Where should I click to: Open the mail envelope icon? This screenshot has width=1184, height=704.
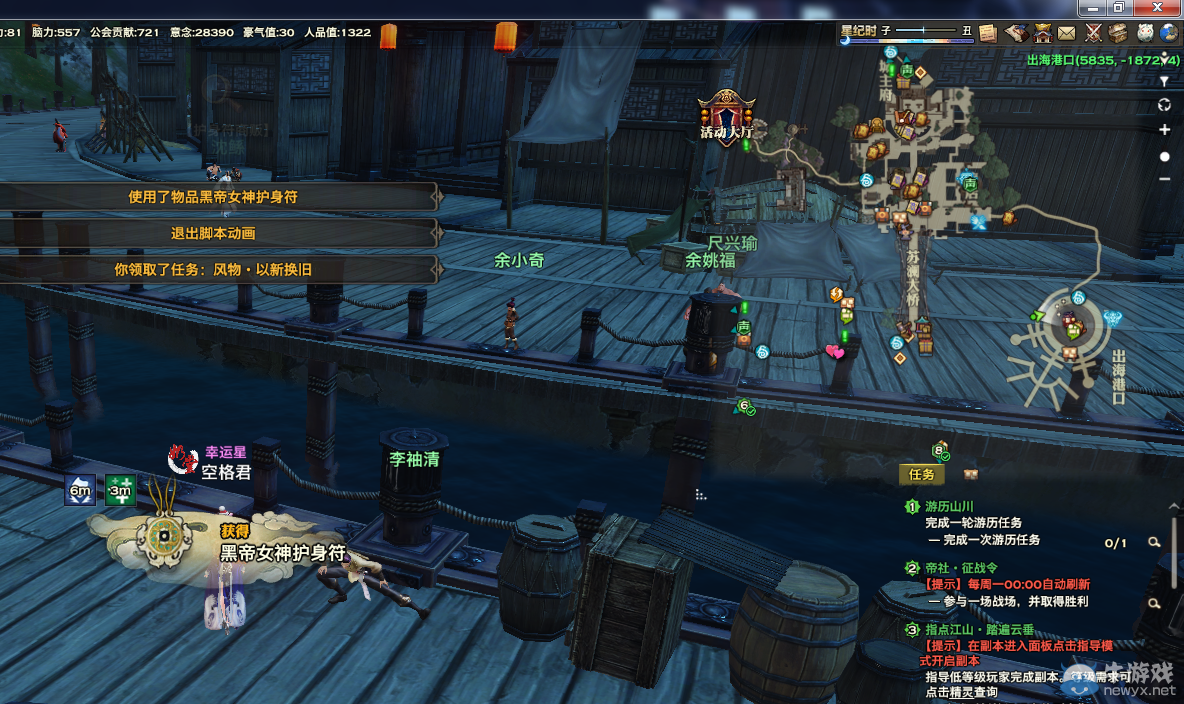(x=1067, y=32)
